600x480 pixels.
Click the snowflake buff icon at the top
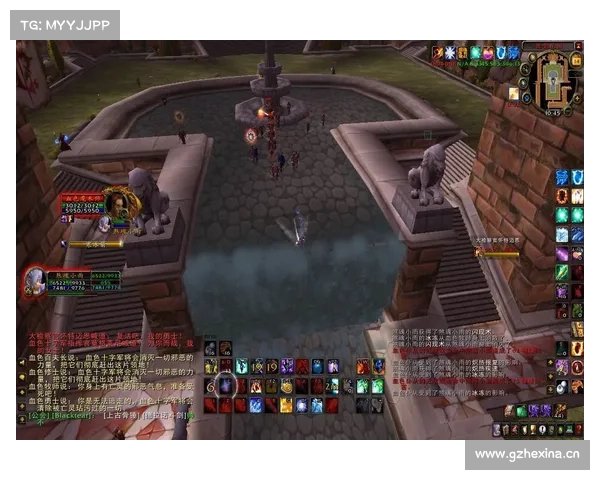tap(450, 52)
